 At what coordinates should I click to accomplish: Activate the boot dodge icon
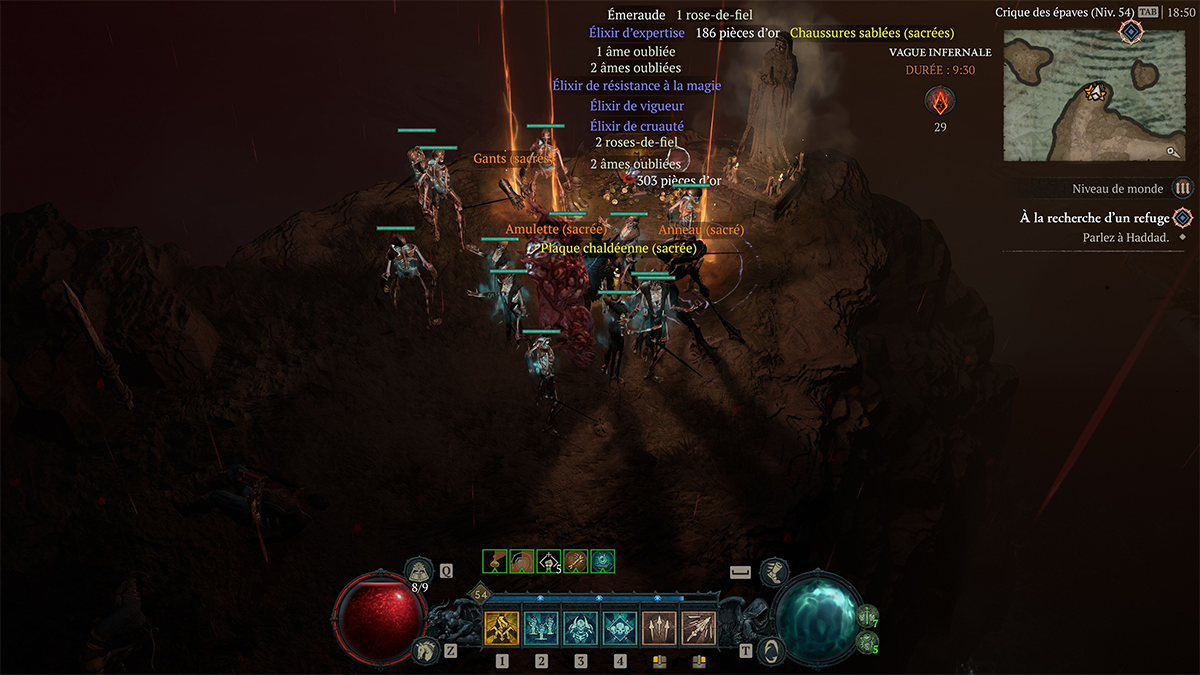click(773, 572)
